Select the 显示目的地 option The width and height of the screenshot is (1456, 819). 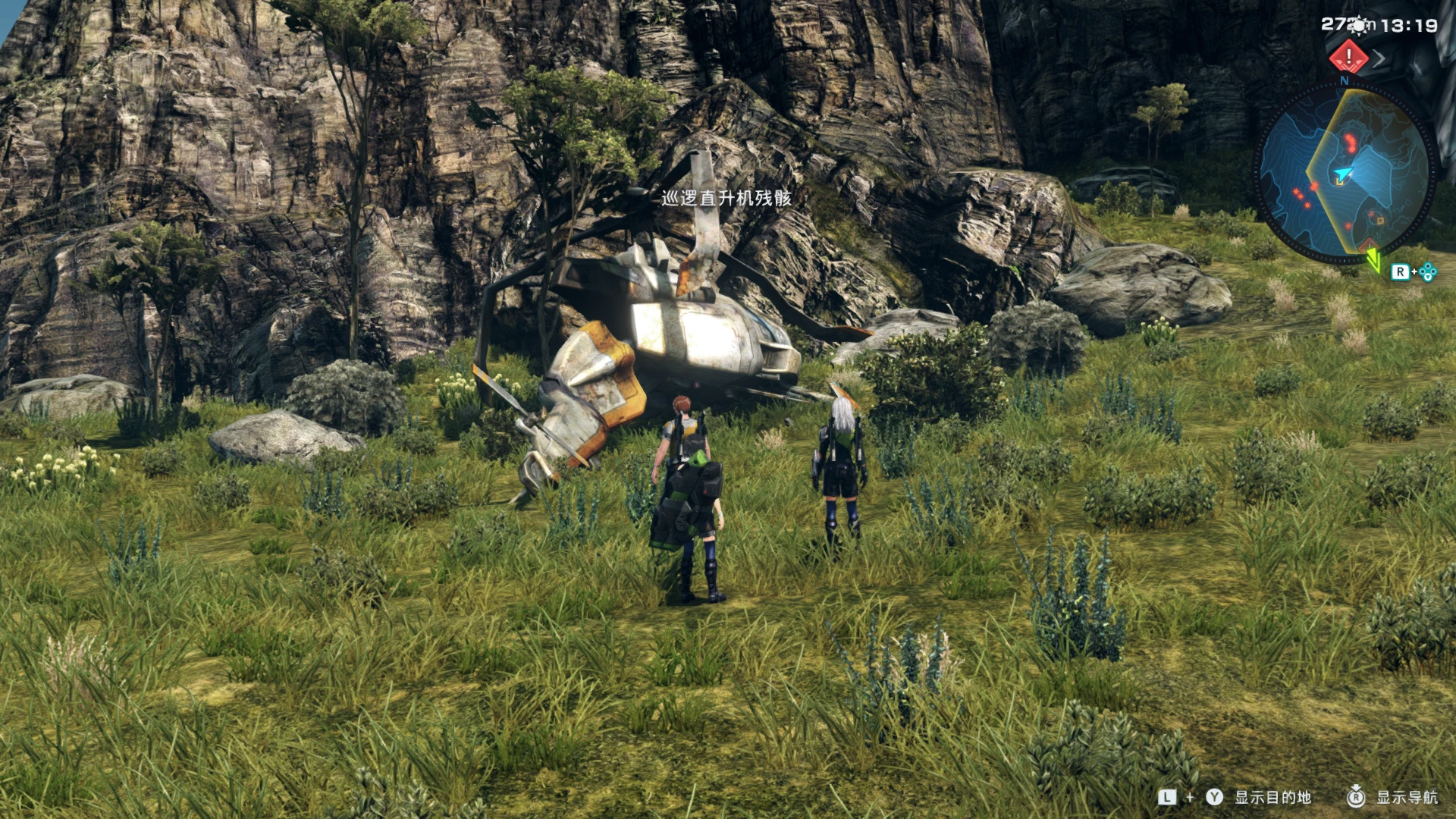click(1272, 798)
